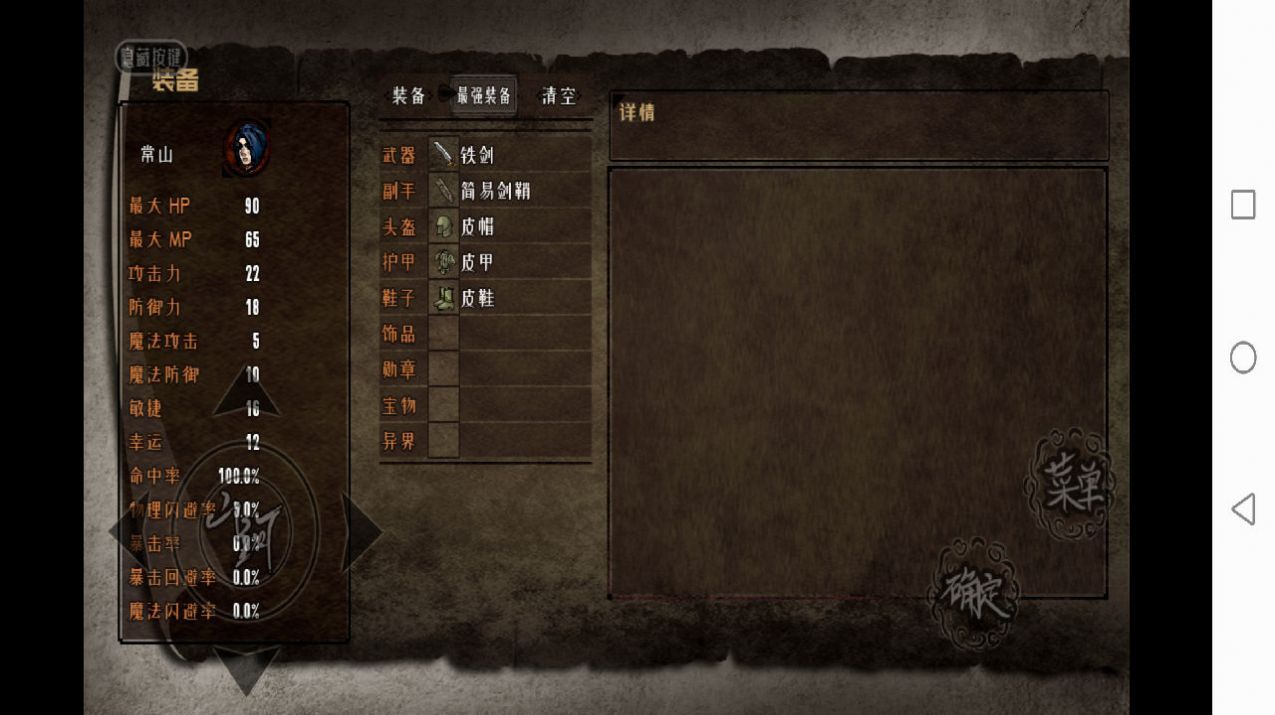Select the 铁剑 weapon slot
Viewport: 1275px width, 715px height.
pos(510,155)
